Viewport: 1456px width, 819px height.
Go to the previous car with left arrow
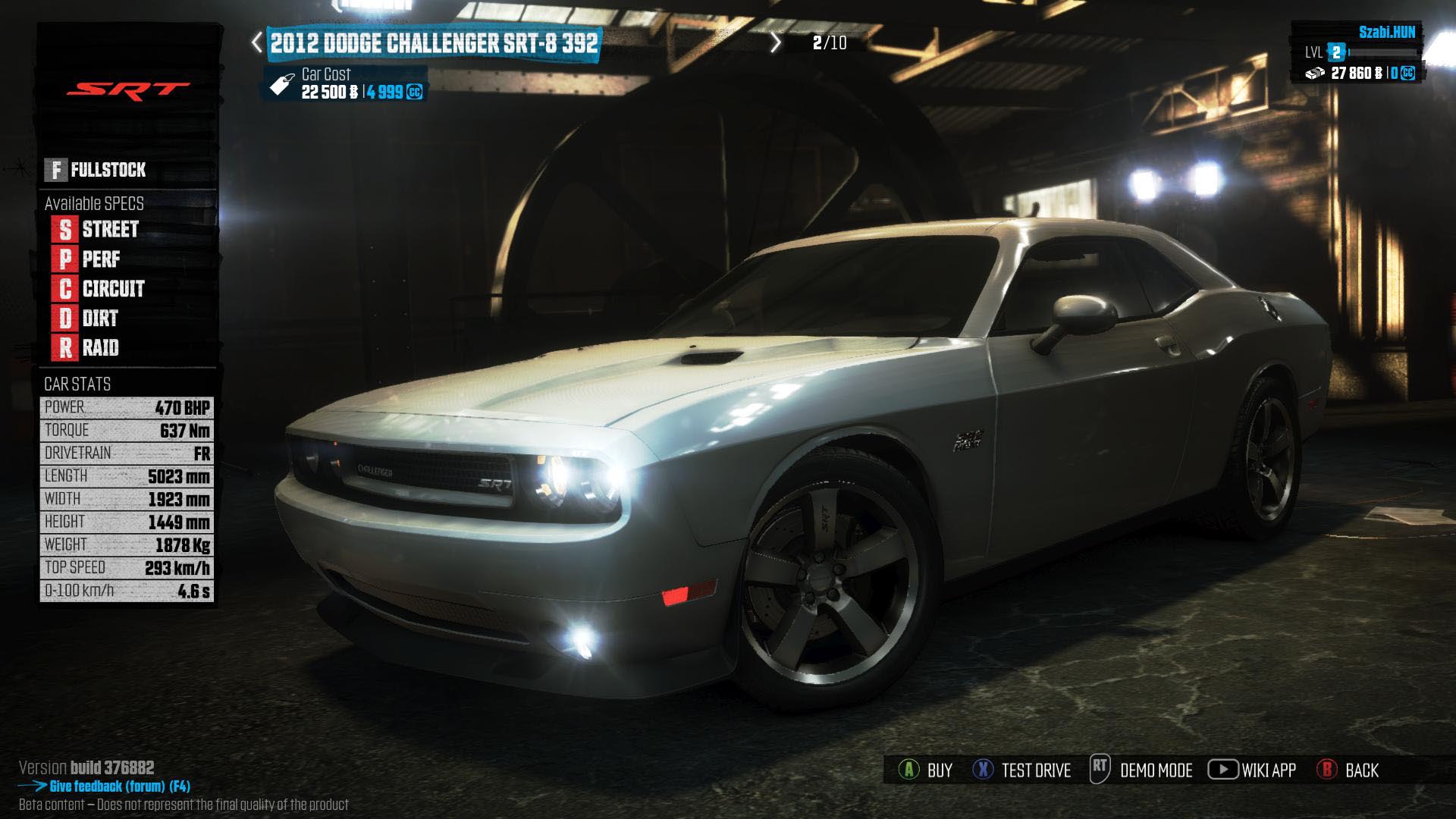257,42
